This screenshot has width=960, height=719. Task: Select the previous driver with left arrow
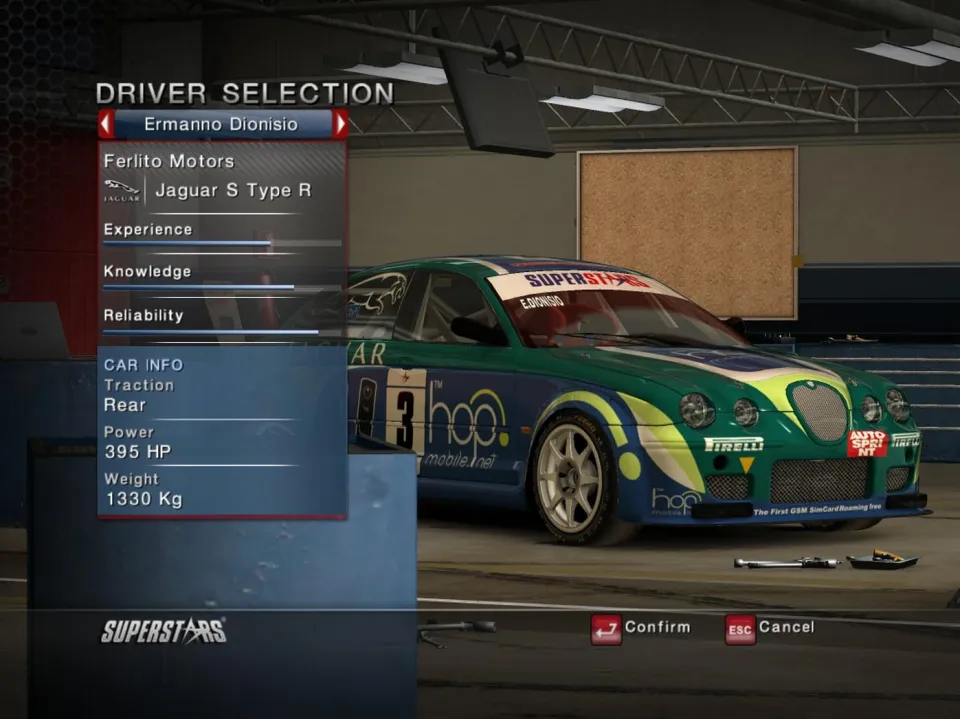[x=106, y=125]
